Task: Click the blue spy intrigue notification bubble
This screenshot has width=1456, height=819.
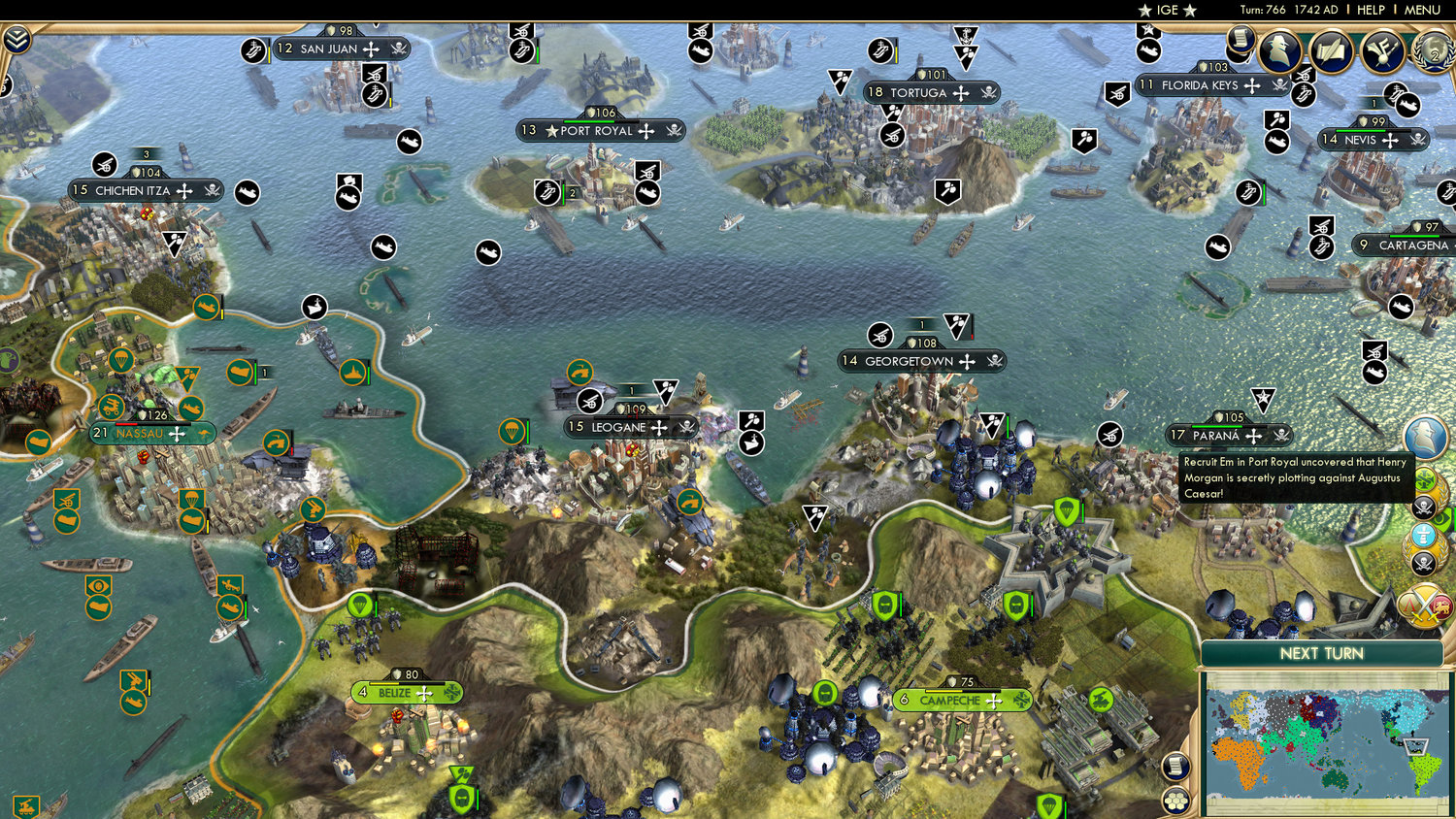Action: coord(1423,437)
